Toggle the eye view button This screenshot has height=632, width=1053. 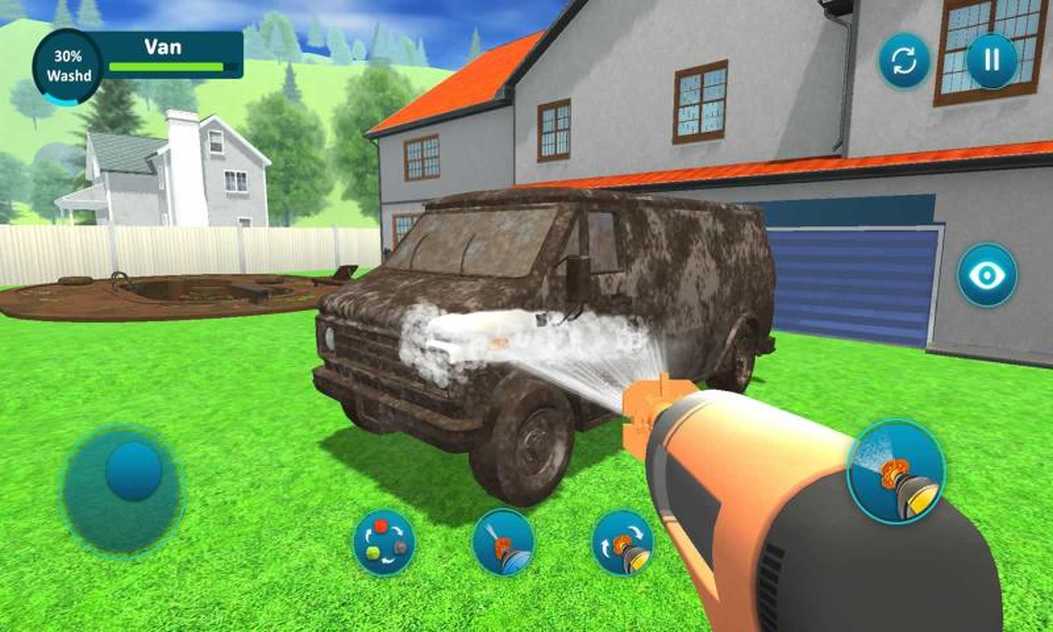point(987,275)
